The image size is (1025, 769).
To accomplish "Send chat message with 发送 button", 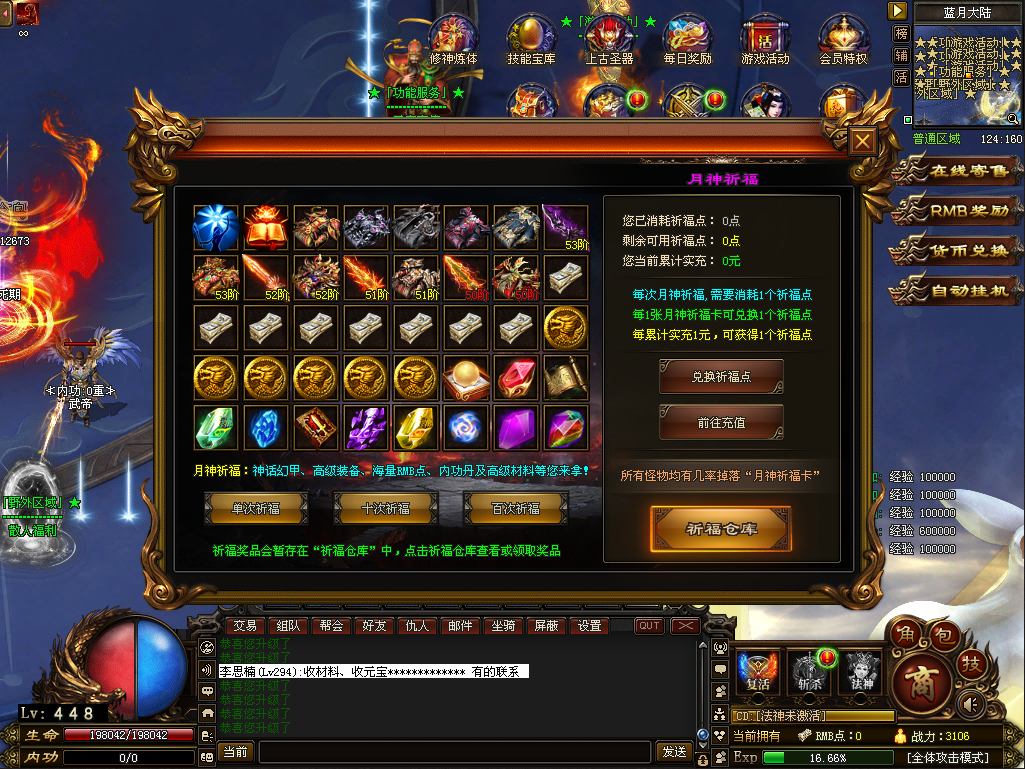I will [x=674, y=751].
